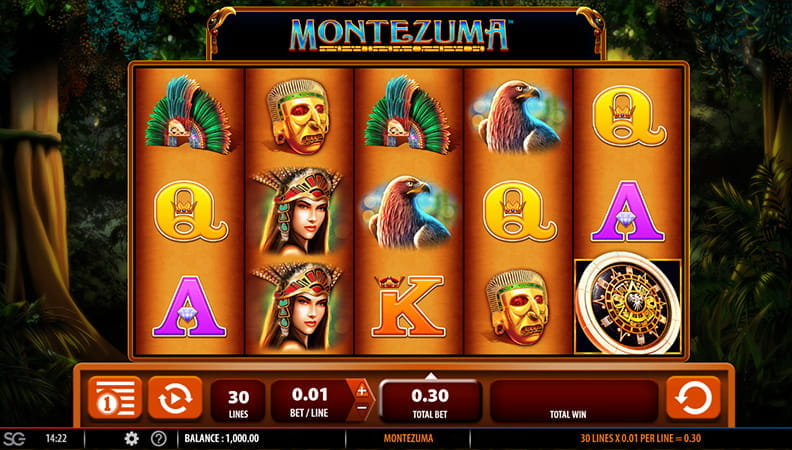This screenshot has width=792, height=450.
Task: Decrease bet per line with minus
Action: point(361,409)
